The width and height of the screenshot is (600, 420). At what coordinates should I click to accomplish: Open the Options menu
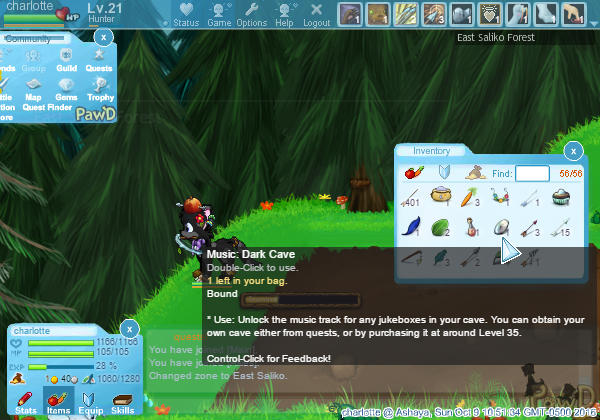[x=251, y=14]
